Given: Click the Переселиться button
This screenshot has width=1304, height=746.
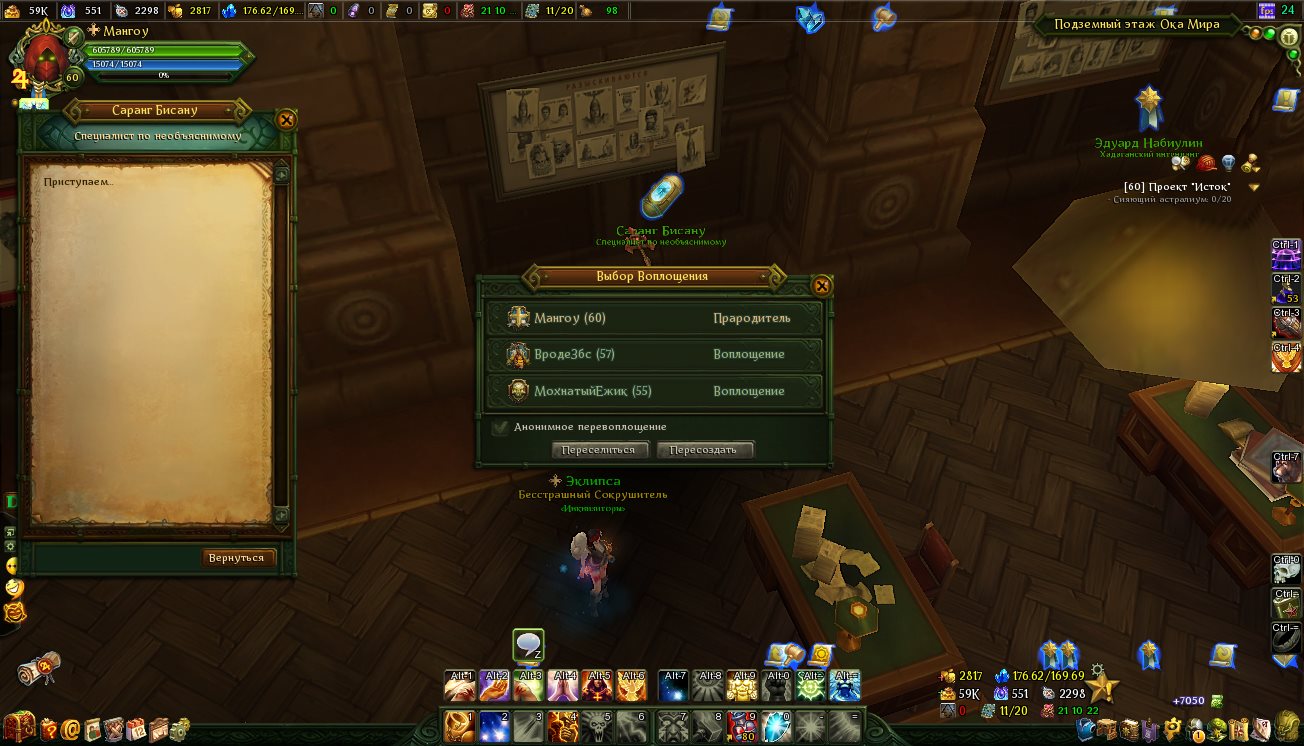Looking at the screenshot, I should (x=599, y=450).
